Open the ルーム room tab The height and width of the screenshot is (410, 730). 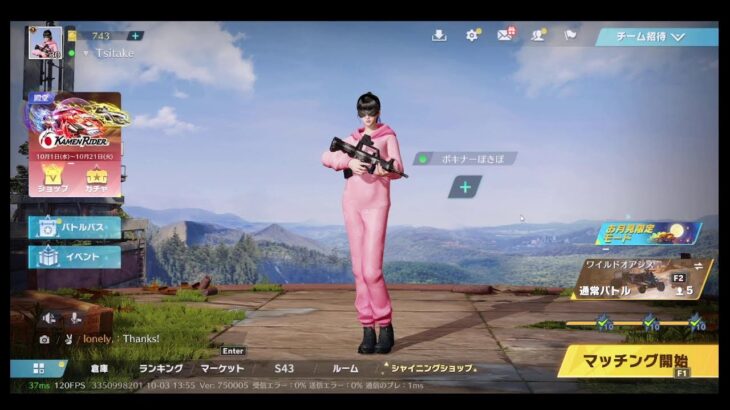click(x=344, y=368)
